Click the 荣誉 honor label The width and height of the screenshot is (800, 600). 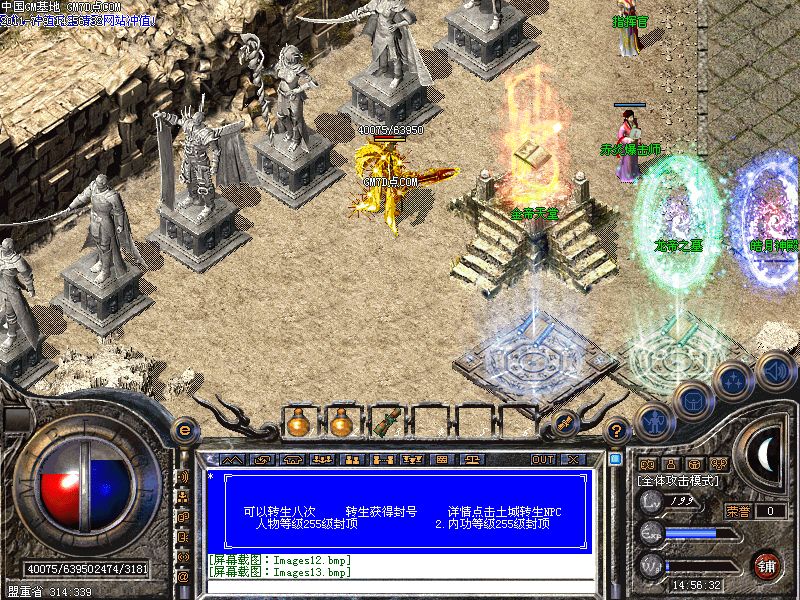(x=738, y=510)
